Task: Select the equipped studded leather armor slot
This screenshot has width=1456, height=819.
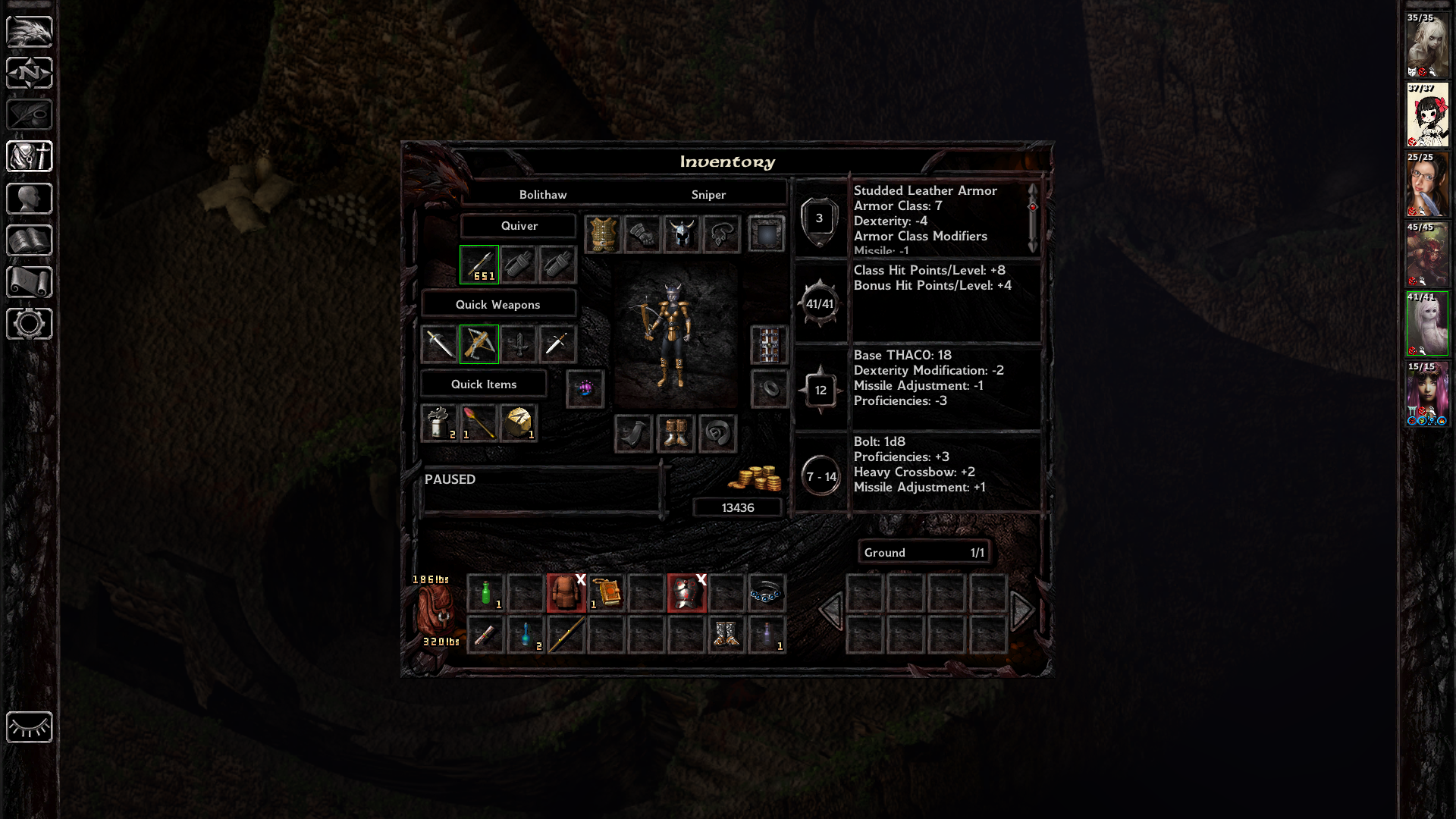Action: 603,234
